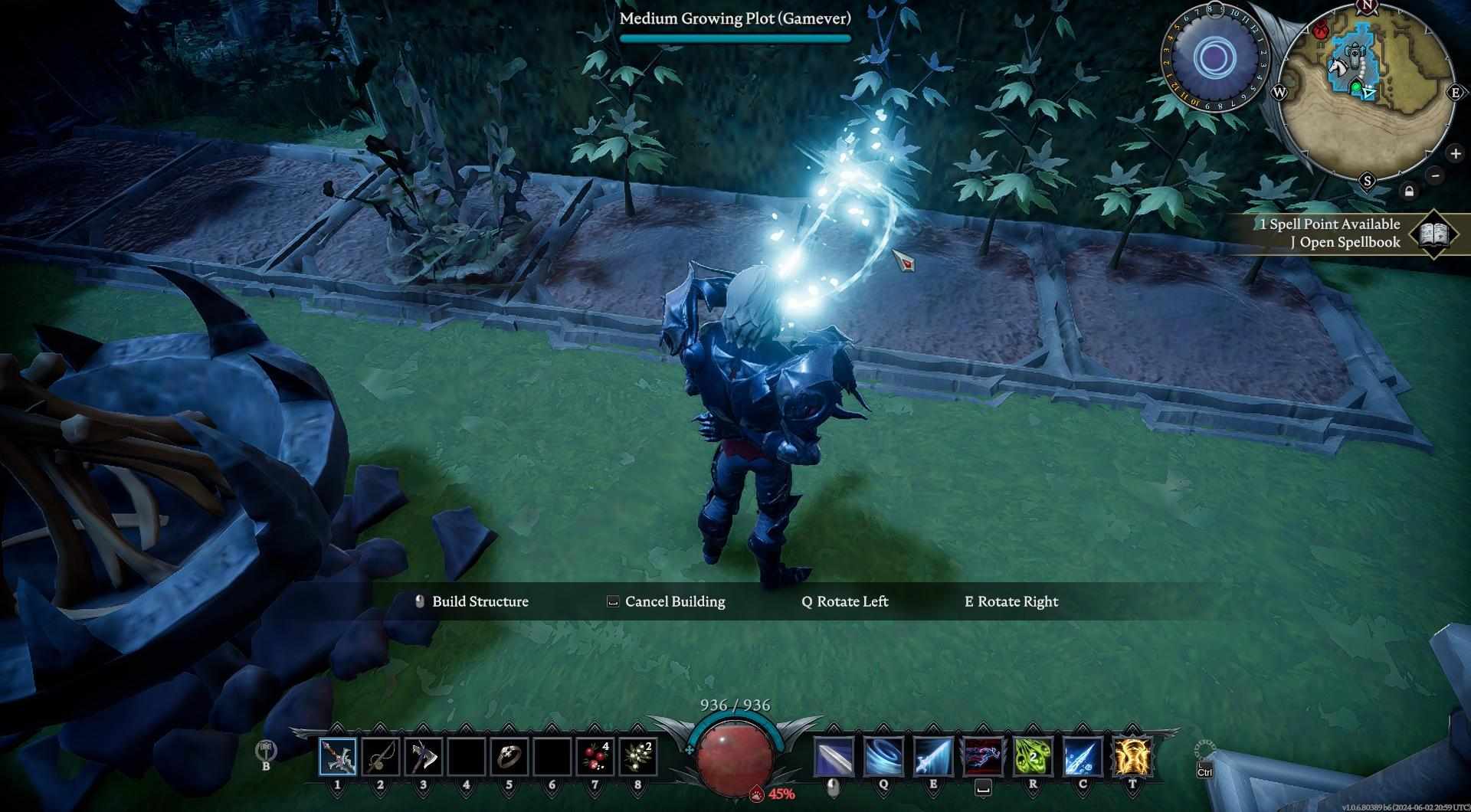Toggle the minimap rotation lock
Image resolution: width=1471 pixels, height=812 pixels.
[1409, 192]
